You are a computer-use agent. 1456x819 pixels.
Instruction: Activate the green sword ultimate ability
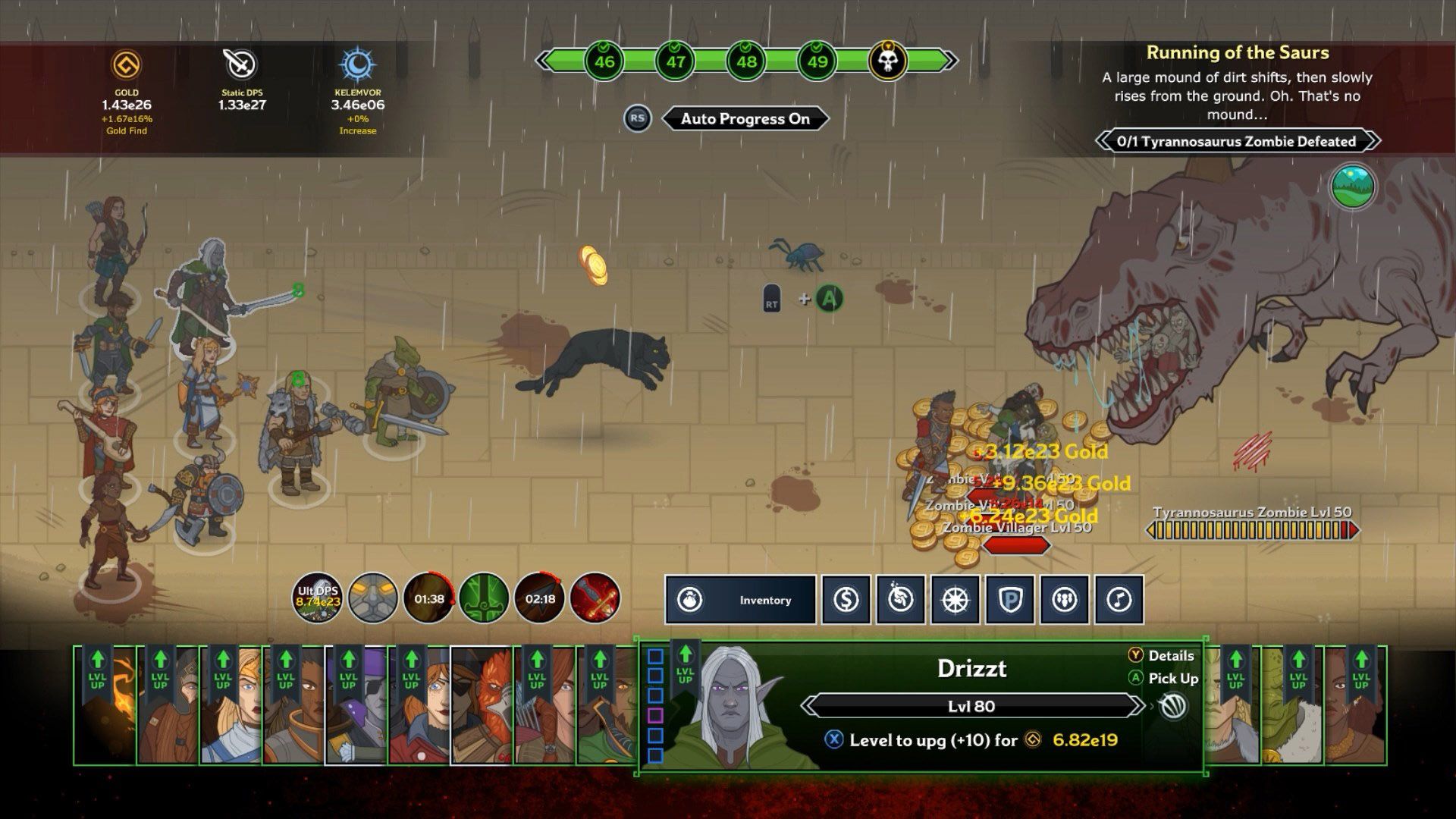pyautogui.click(x=484, y=598)
